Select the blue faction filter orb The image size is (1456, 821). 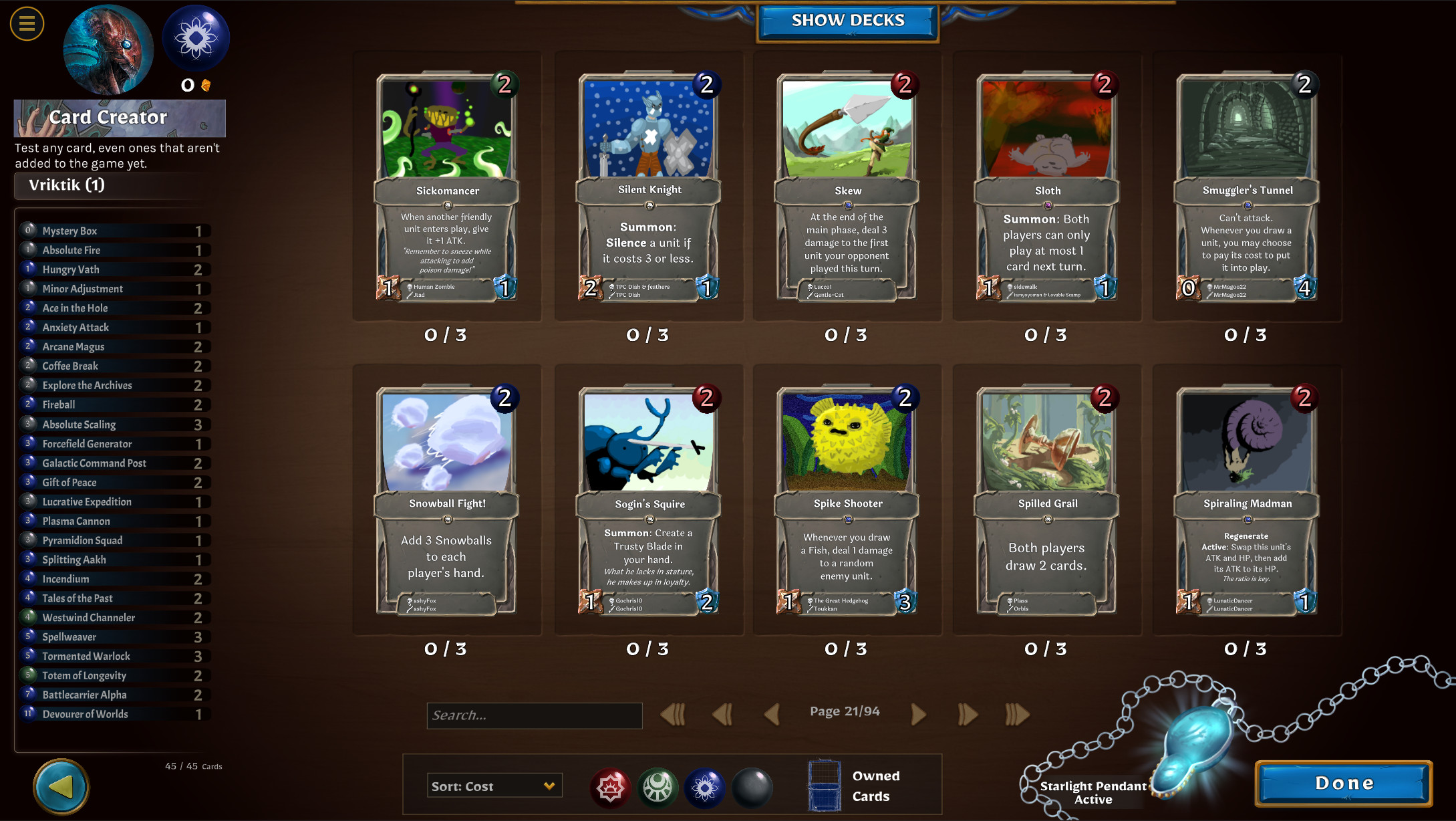coord(706,788)
